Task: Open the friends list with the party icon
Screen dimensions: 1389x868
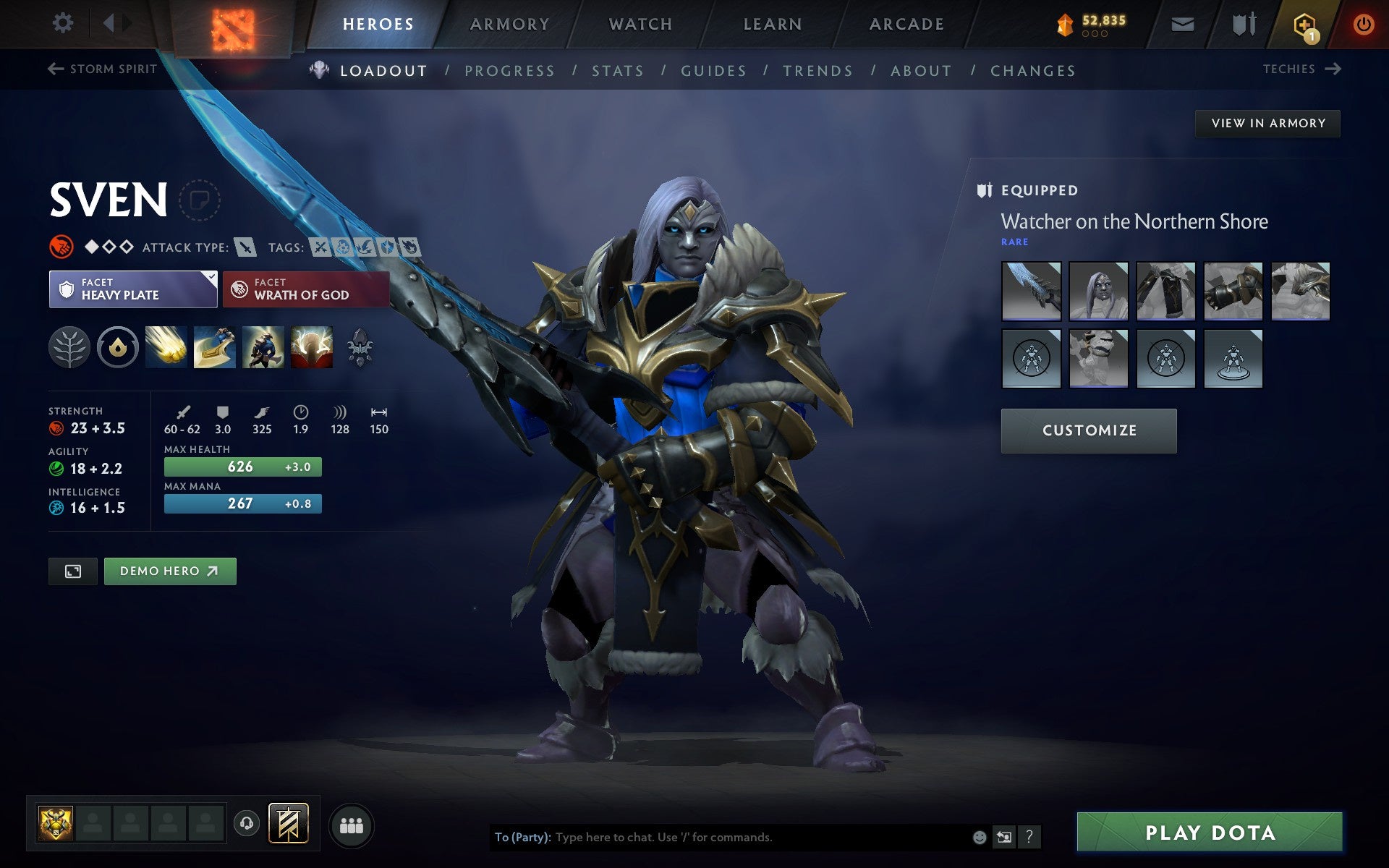Action: coord(352,824)
